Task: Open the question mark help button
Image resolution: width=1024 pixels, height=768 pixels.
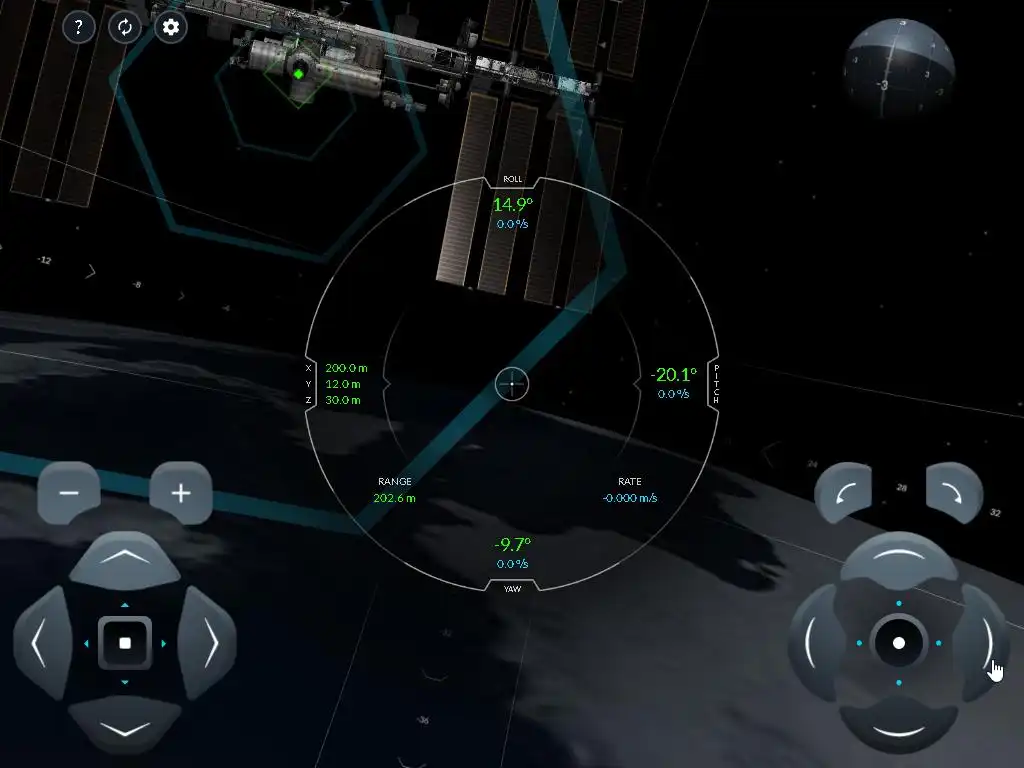Action: coord(79,27)
